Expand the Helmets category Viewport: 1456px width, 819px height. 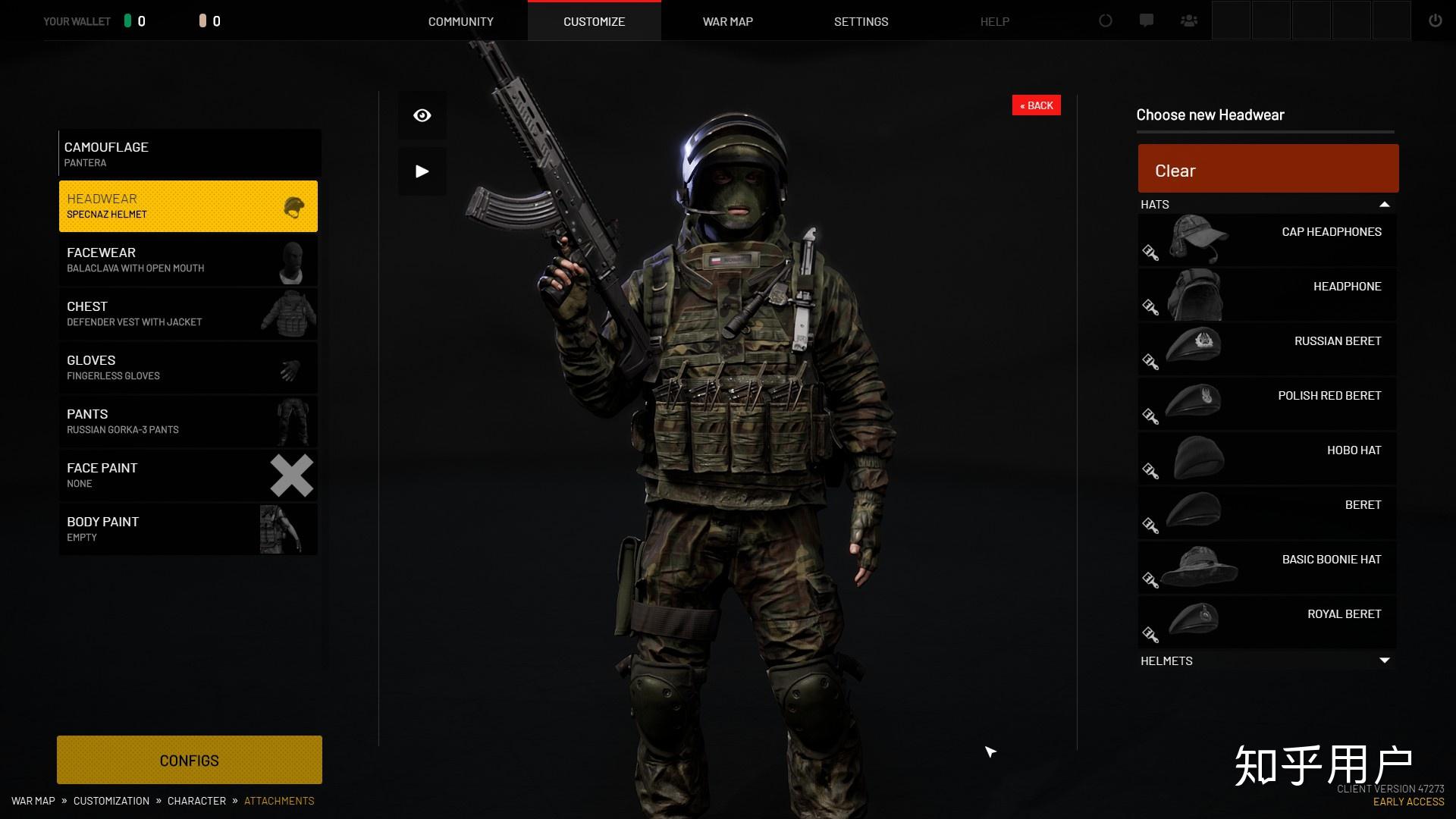[x=1266, y=661]
